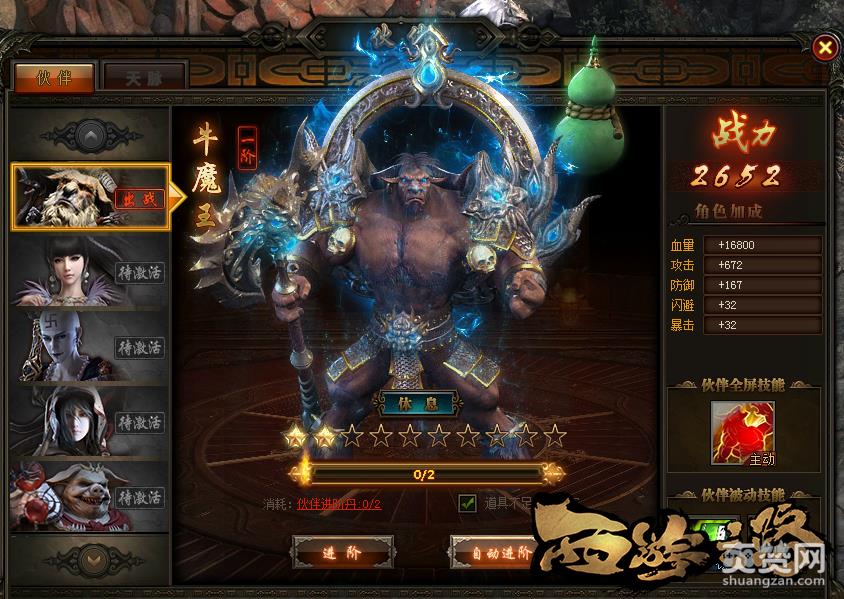
Task: Click the down arrow below companion list
Action: click(90, 557)
